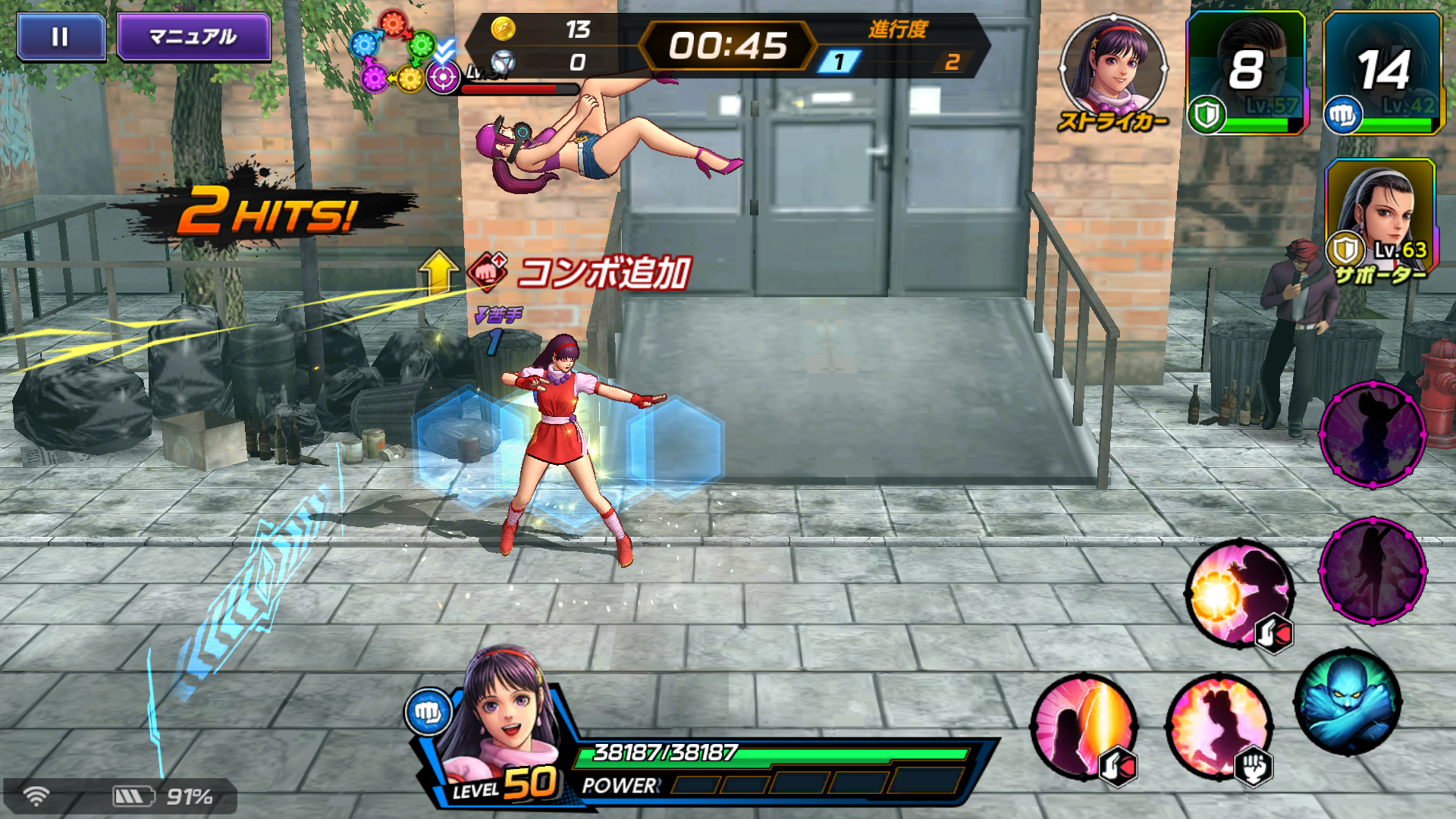Pause the battle

point(61,36)
